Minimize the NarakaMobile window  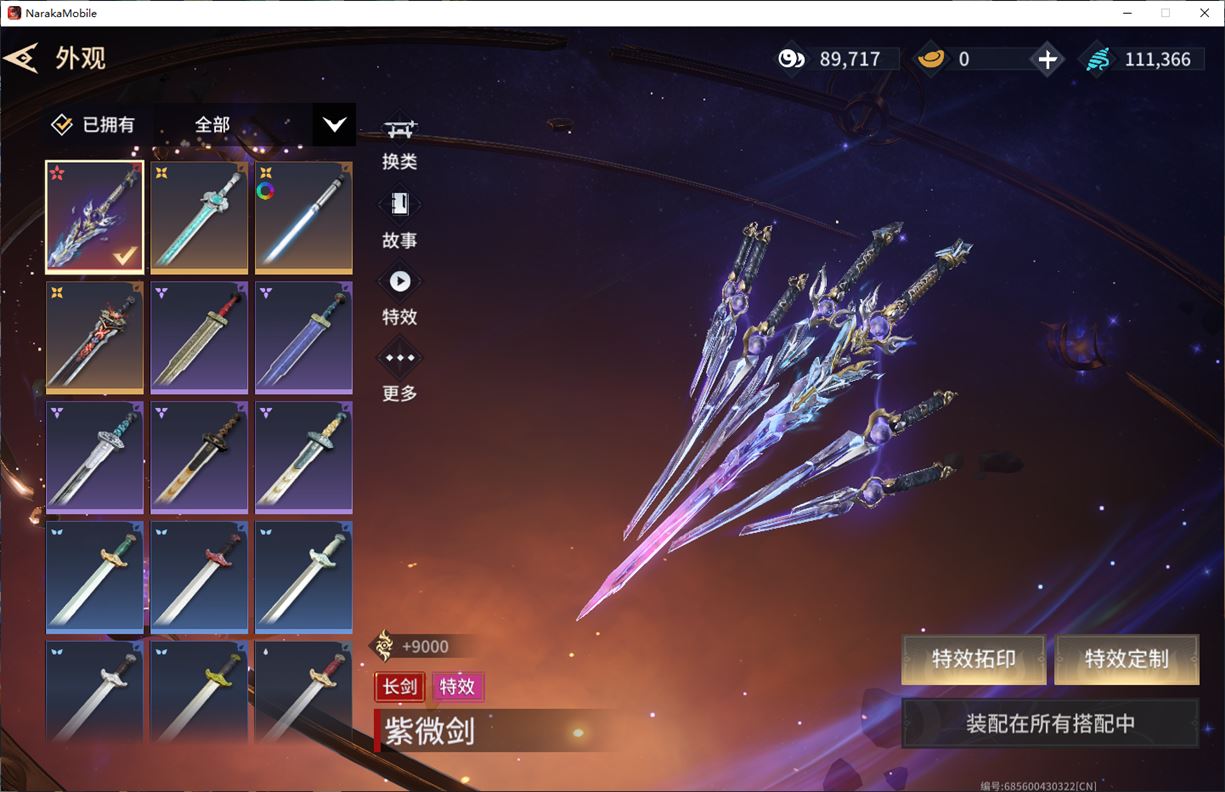pyautogui.click(x=1127, y=13)
